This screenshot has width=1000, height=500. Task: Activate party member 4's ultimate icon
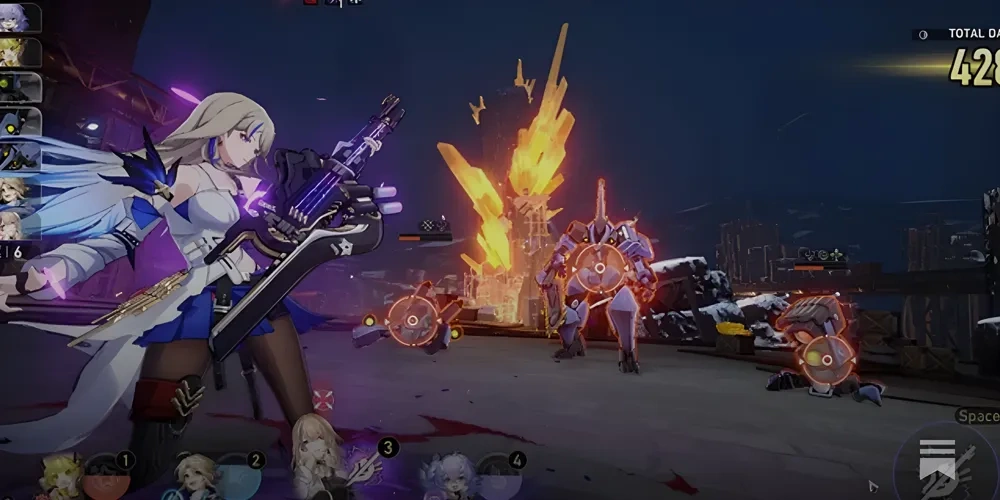tap(497, 478)
